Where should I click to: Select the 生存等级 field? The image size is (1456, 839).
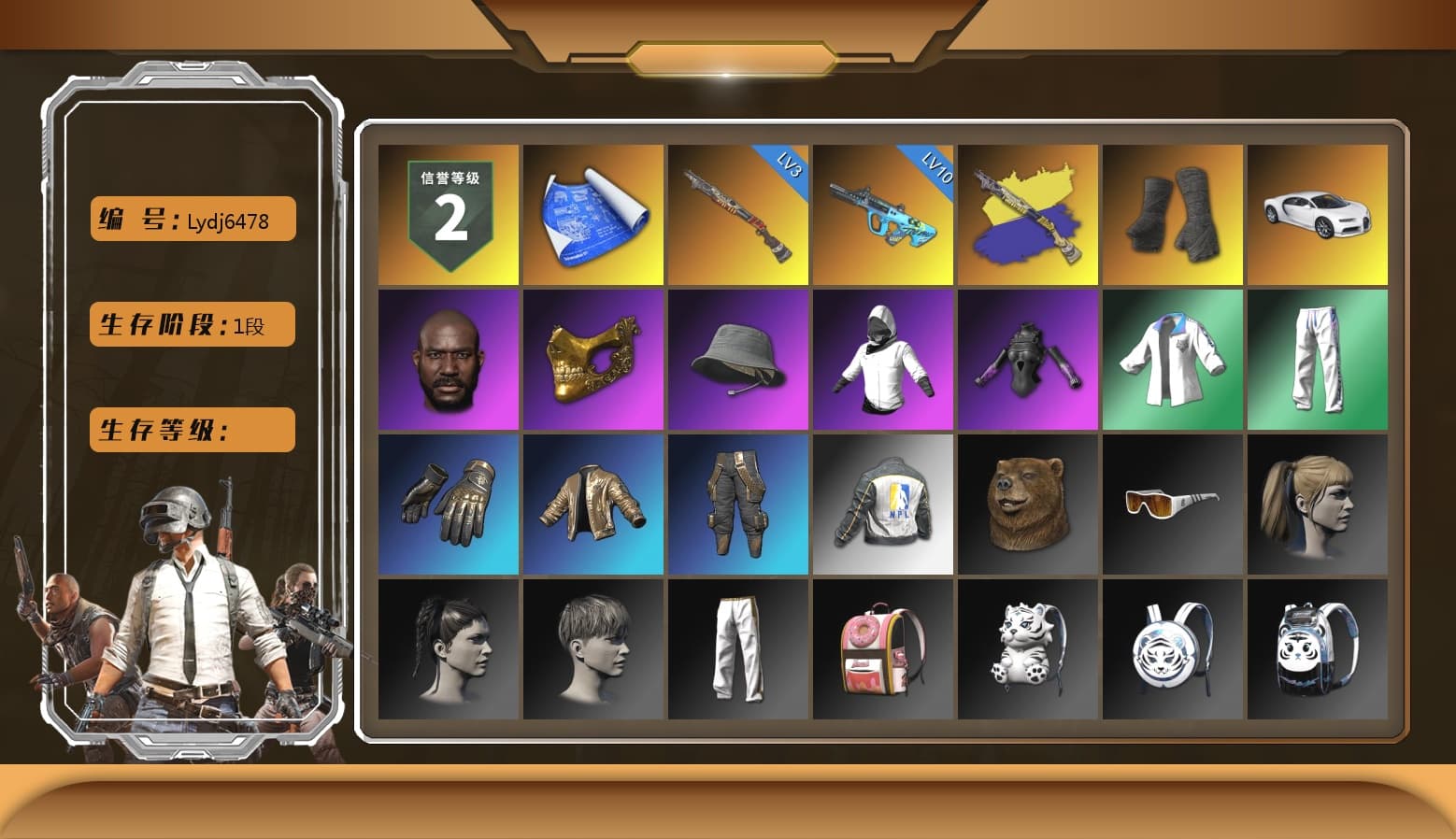point(191,430)
